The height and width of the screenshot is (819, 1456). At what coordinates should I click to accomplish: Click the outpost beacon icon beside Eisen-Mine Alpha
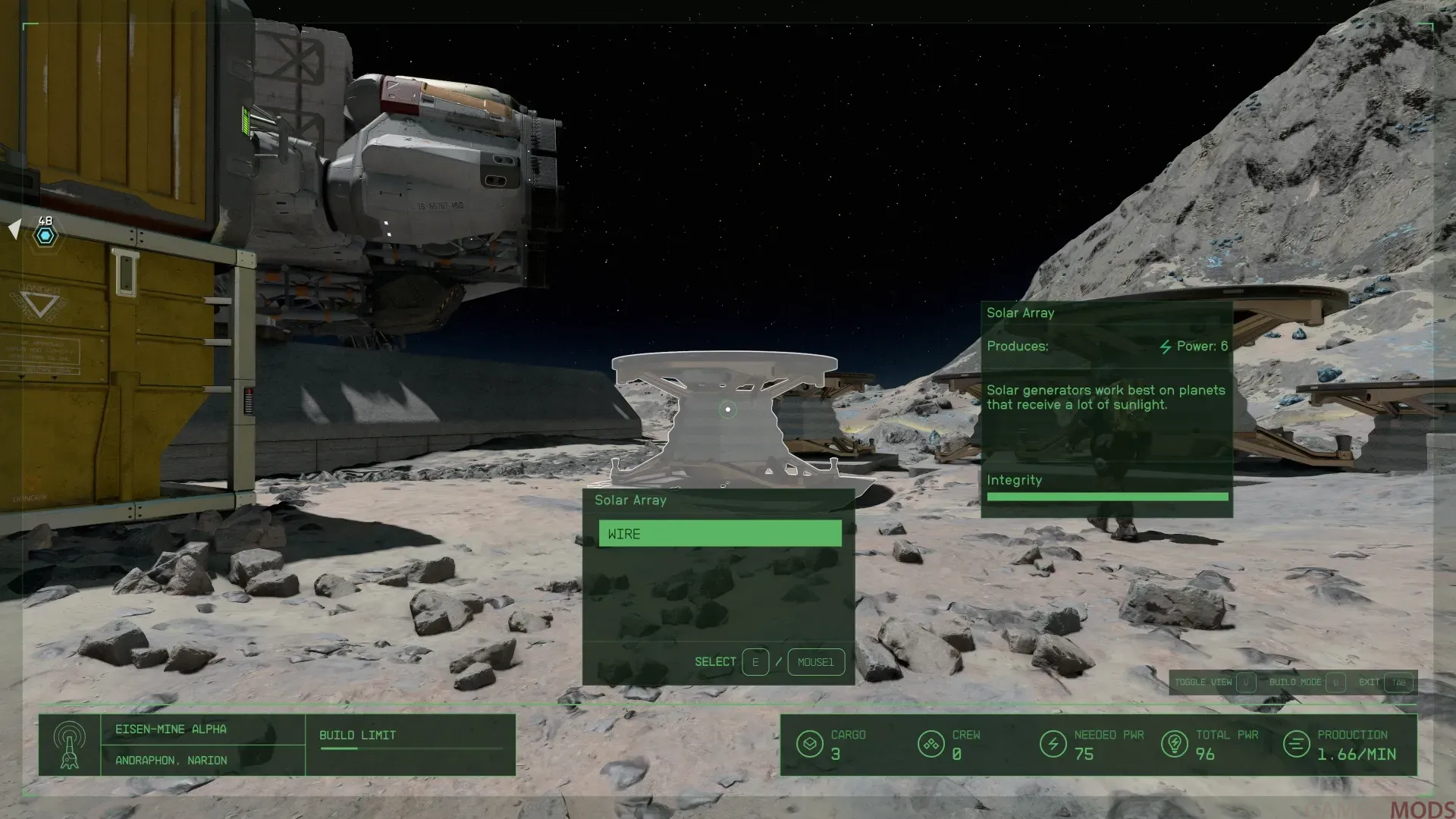click(70, 745)
